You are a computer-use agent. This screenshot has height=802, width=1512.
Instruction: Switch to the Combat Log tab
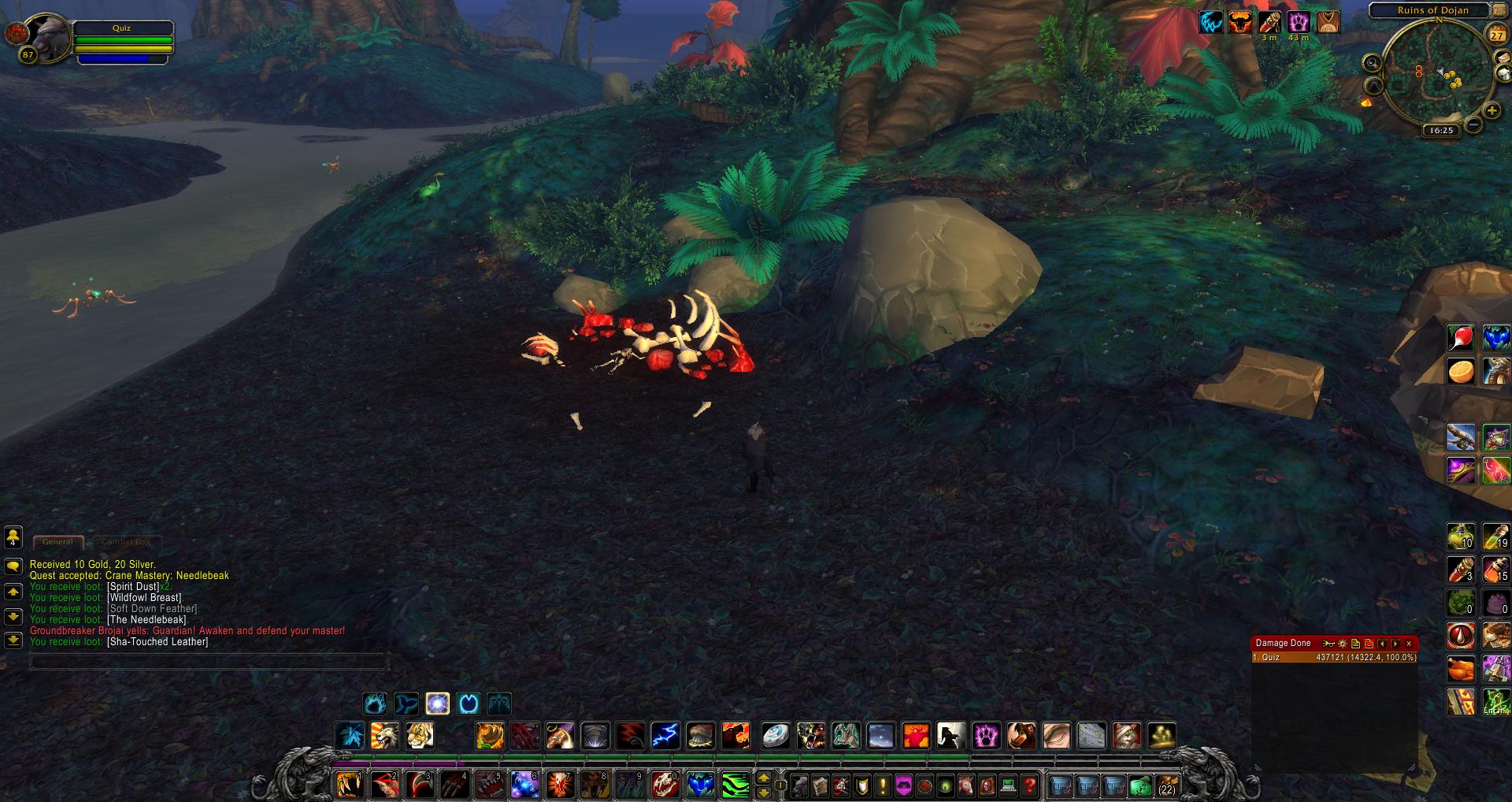click(126, 542)
